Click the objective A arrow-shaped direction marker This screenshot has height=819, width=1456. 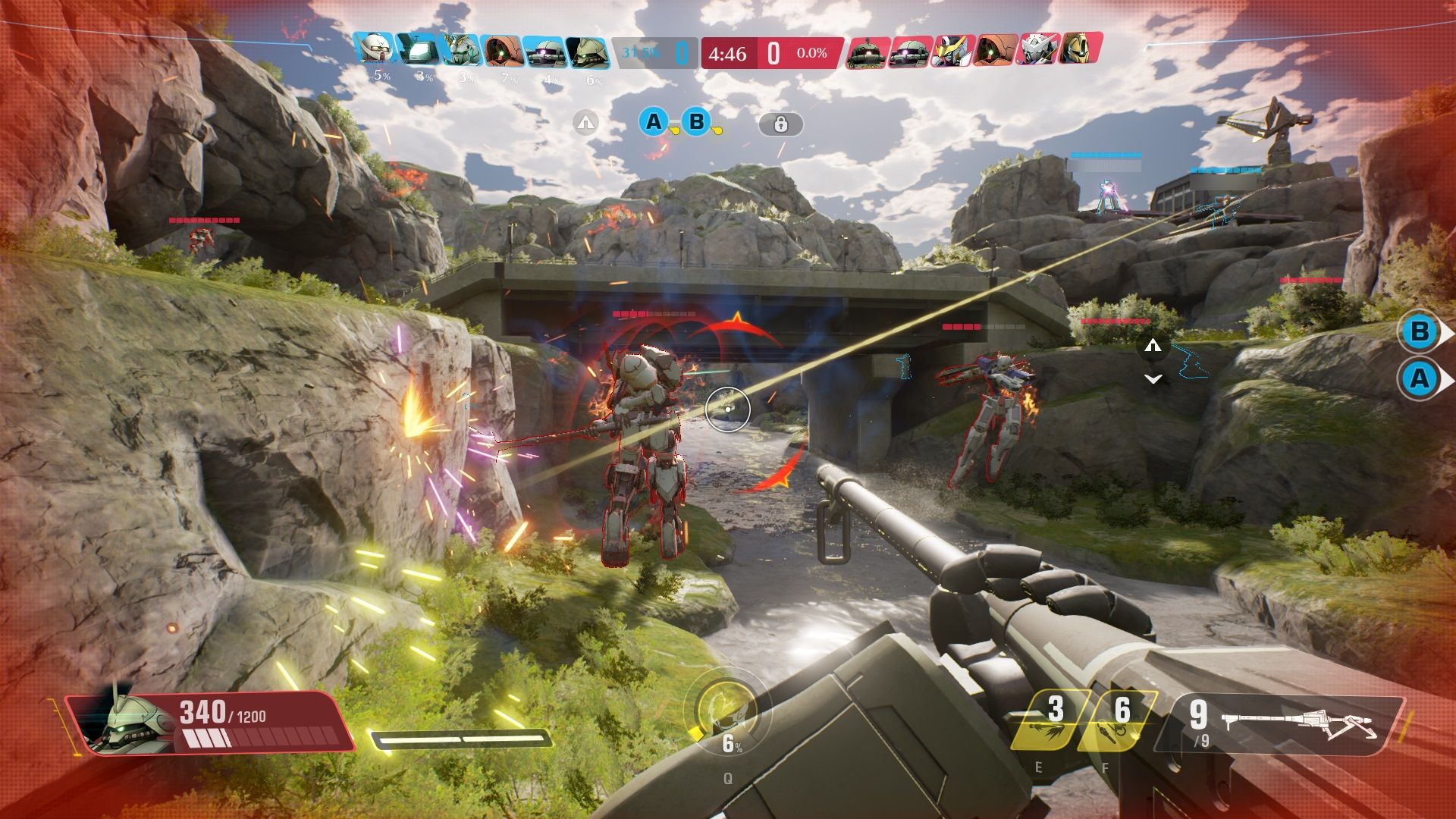[1421, 378]
